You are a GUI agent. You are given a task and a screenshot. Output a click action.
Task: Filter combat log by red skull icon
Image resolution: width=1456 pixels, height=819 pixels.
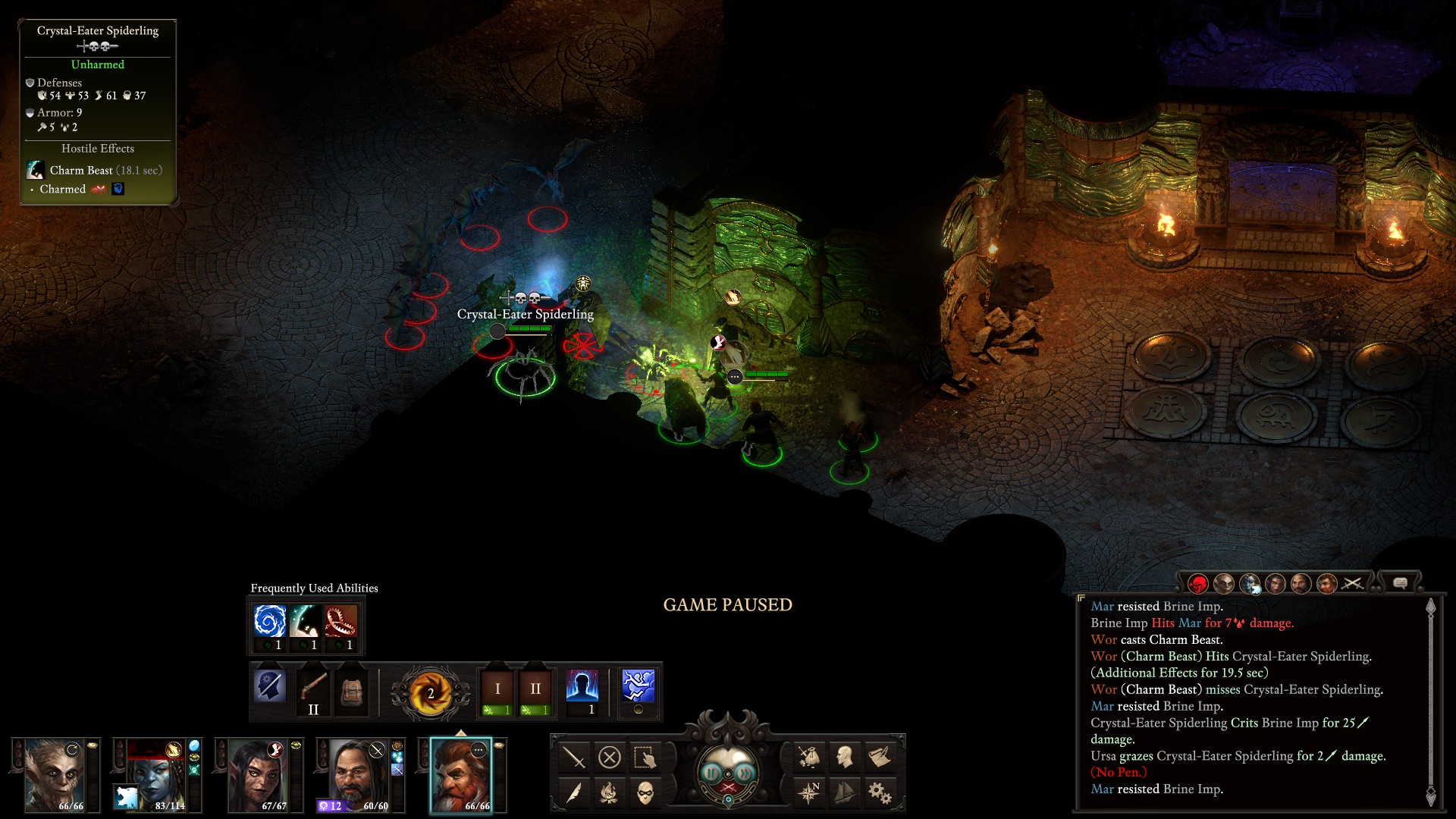coord(1197,584)
